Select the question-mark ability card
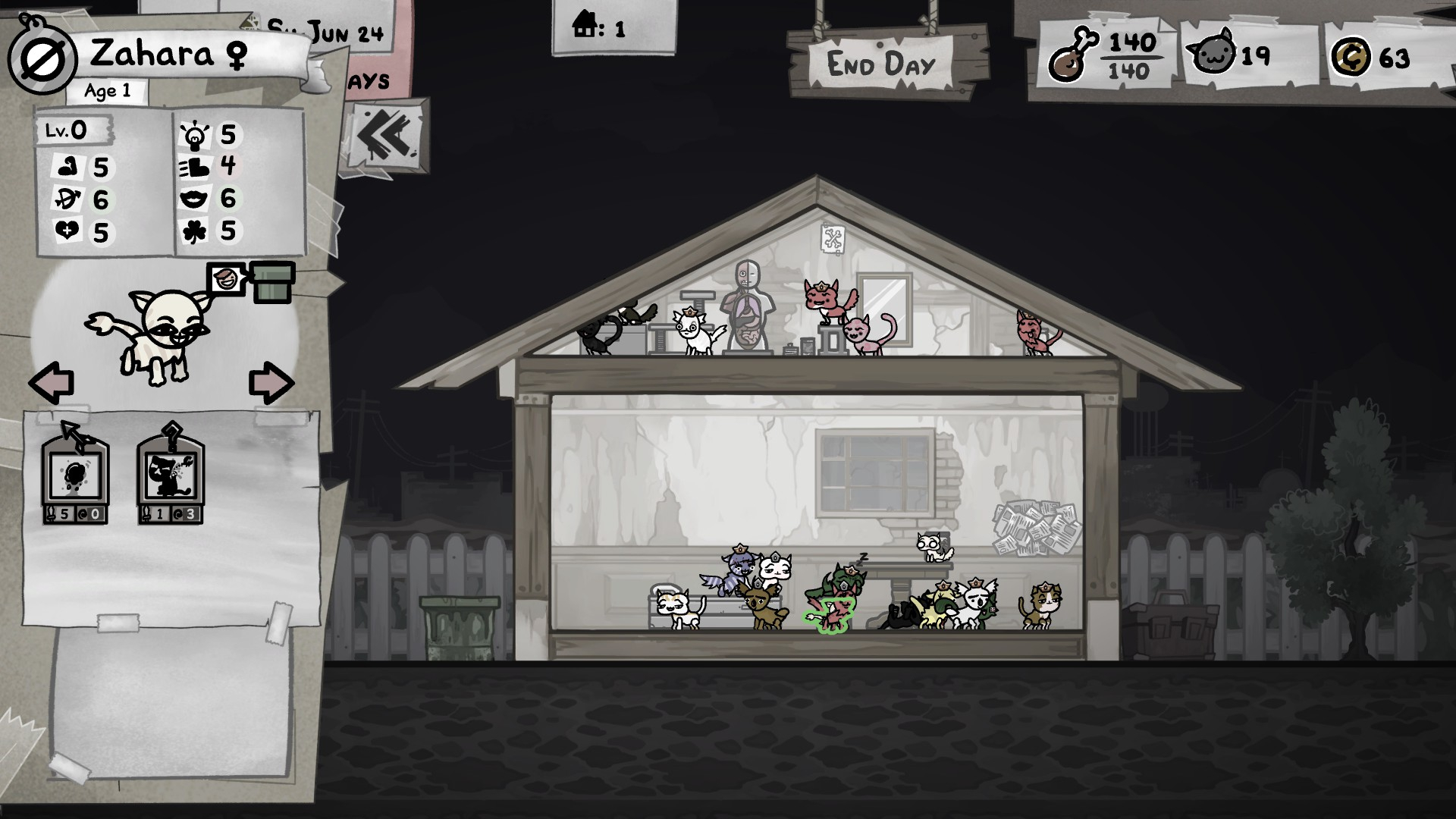Viewport: 1456px width, 819px height. point(171,474)
